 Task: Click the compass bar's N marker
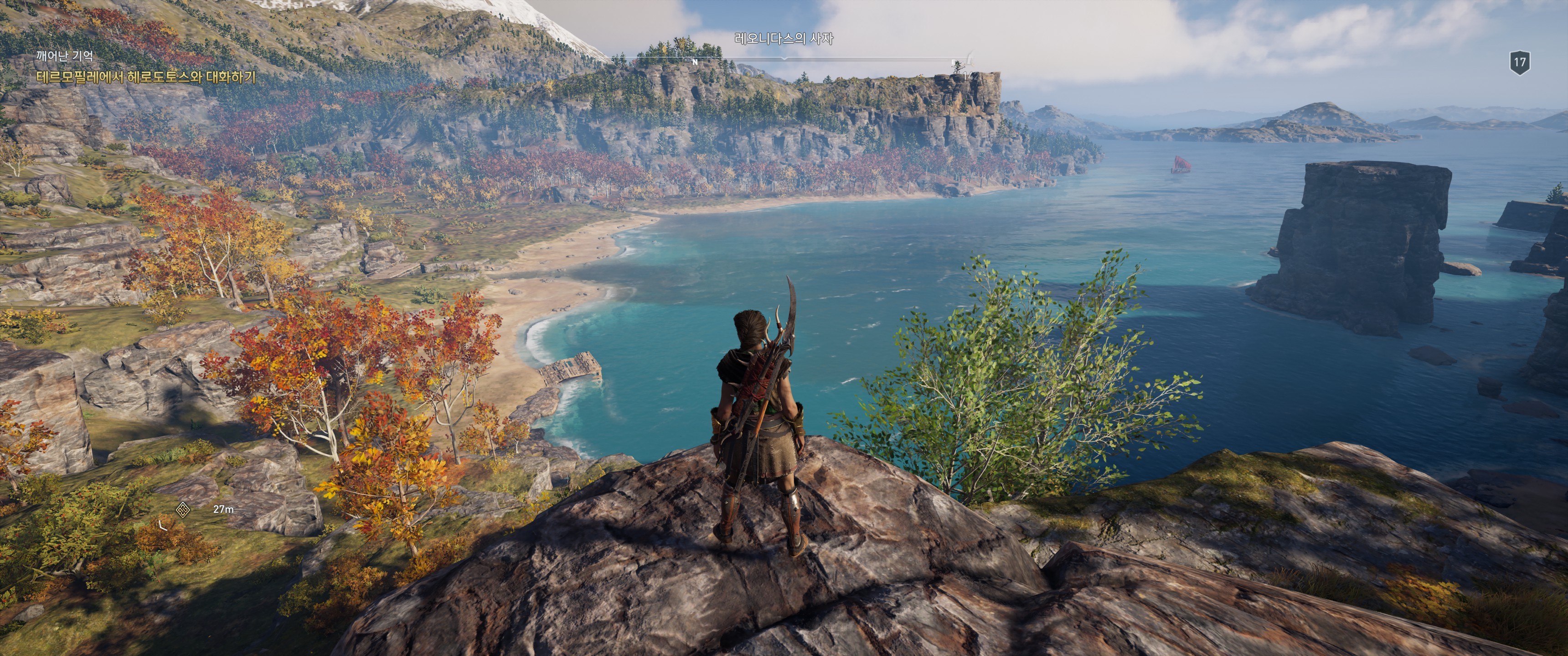695,62
